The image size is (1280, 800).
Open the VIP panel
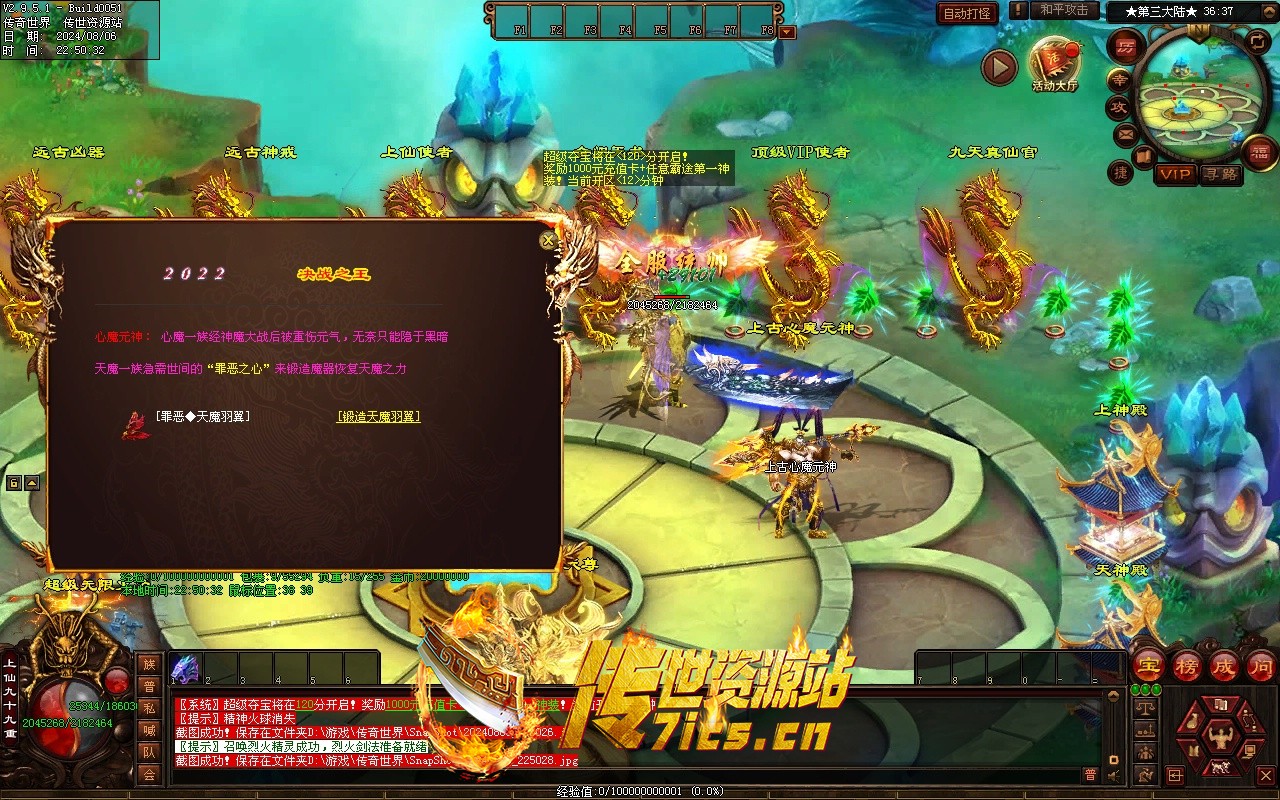click(x=1175, y=174)
